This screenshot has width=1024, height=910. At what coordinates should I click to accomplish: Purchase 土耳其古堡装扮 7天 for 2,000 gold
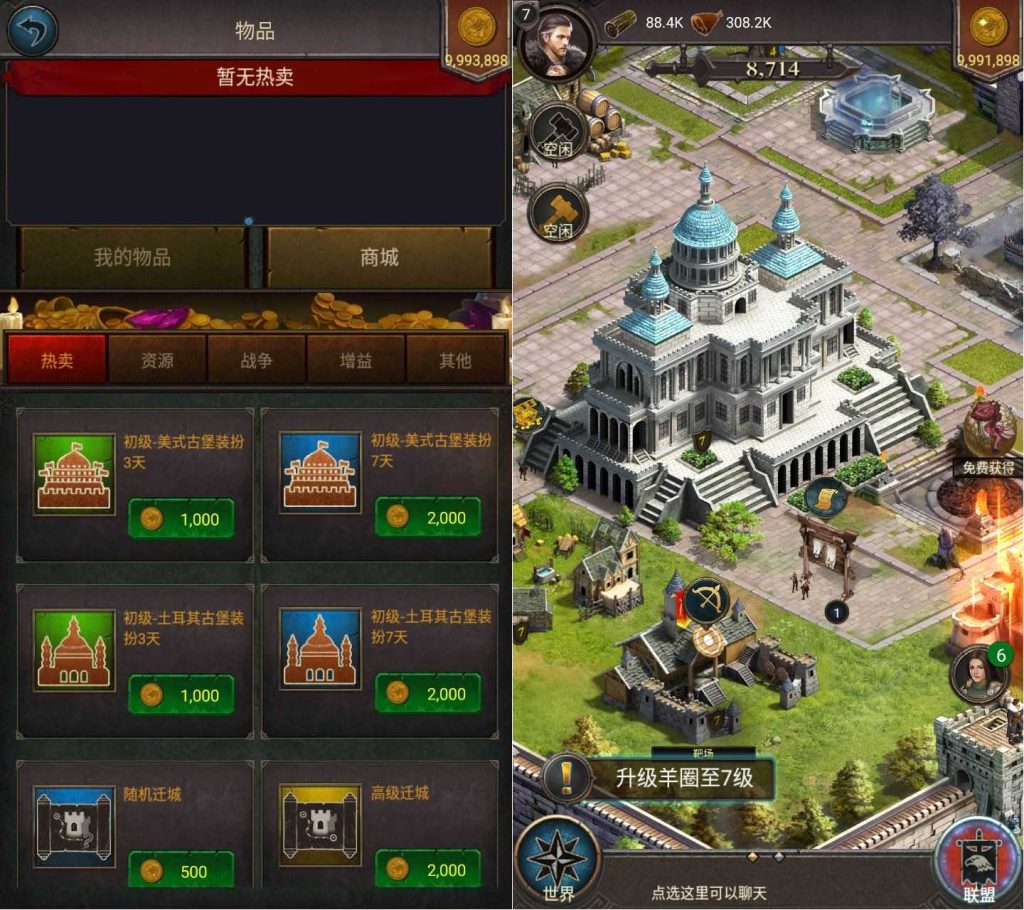[x=428, y=695]
